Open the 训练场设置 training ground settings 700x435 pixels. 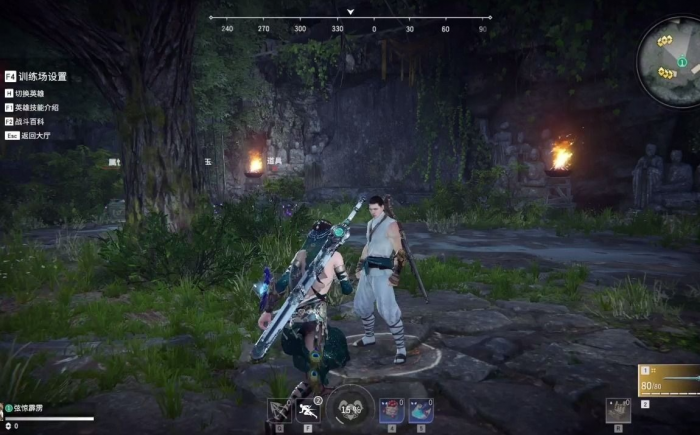(x=42, y=76)
